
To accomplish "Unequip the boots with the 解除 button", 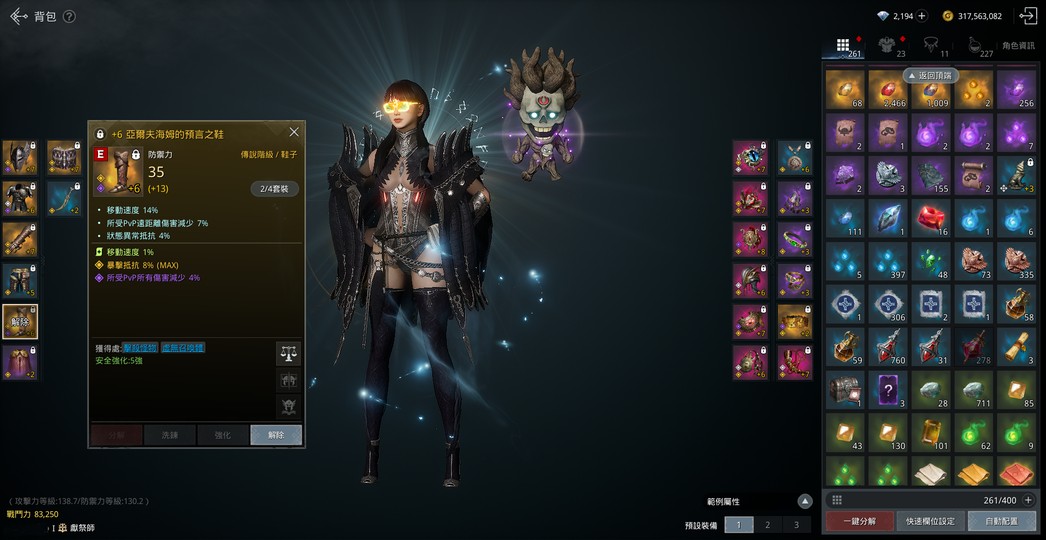I will (x=276, y=435).
